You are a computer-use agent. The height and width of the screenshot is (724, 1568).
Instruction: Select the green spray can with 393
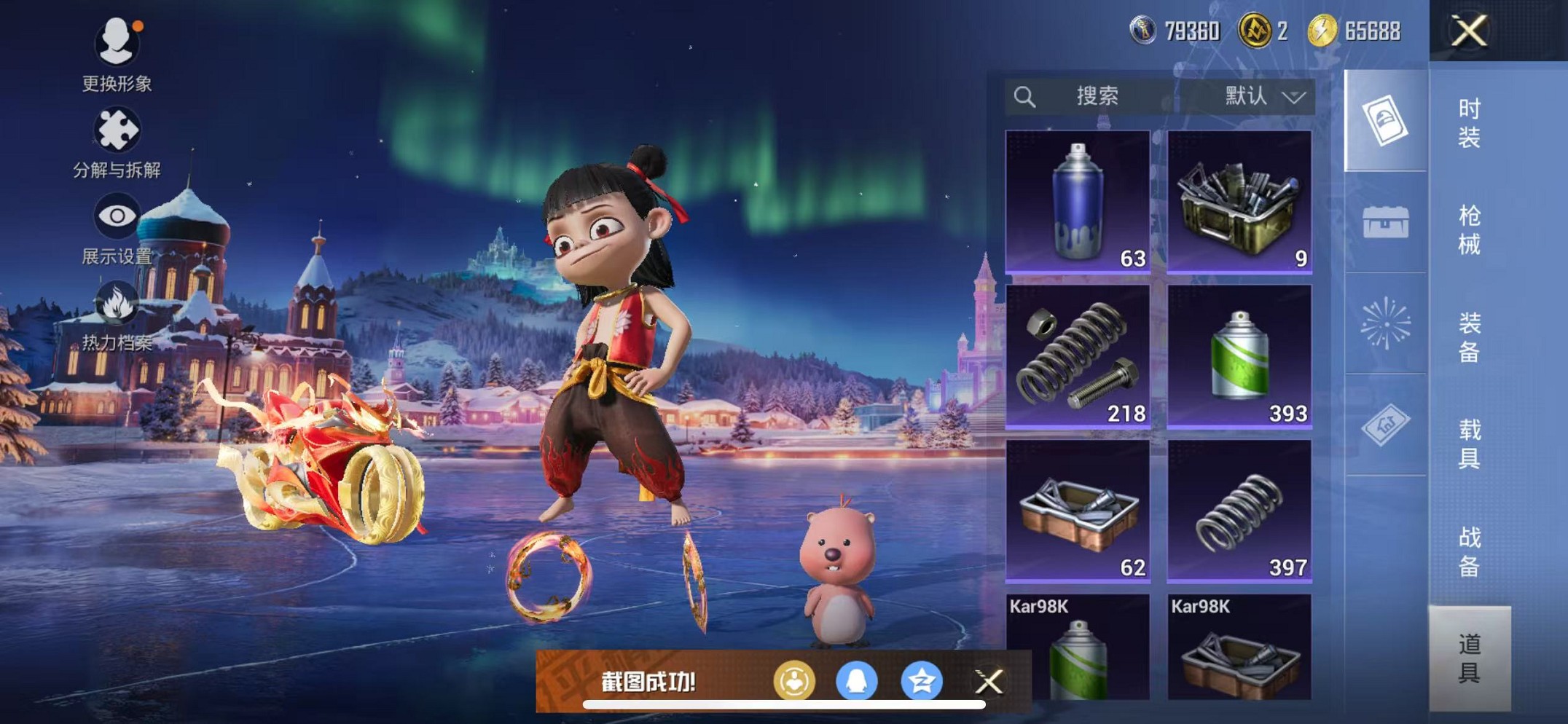point(1239,356)
